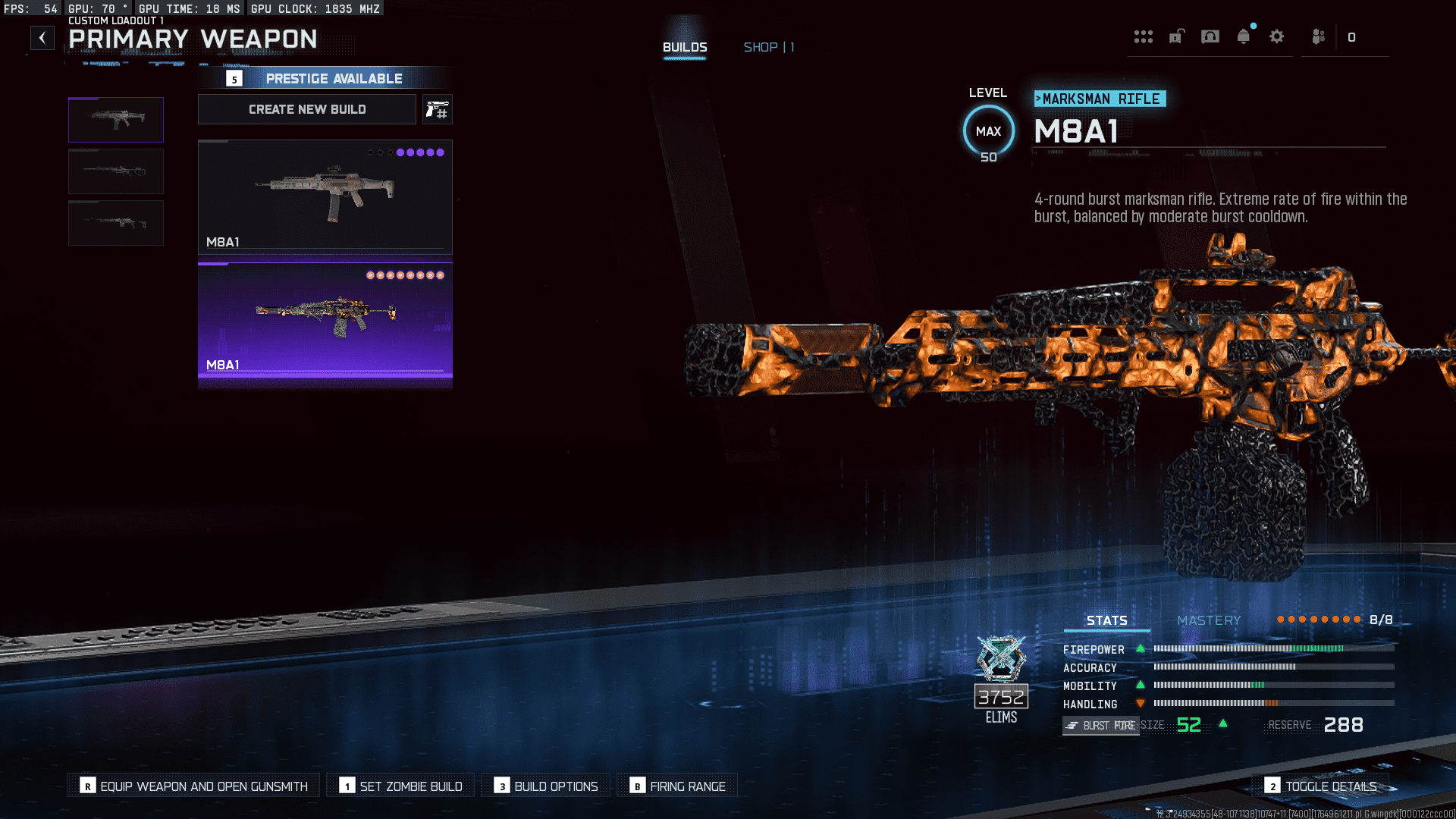Screen dimensions: 1456x819
Task: Open Build Options
Action: [x=546, y=786]
